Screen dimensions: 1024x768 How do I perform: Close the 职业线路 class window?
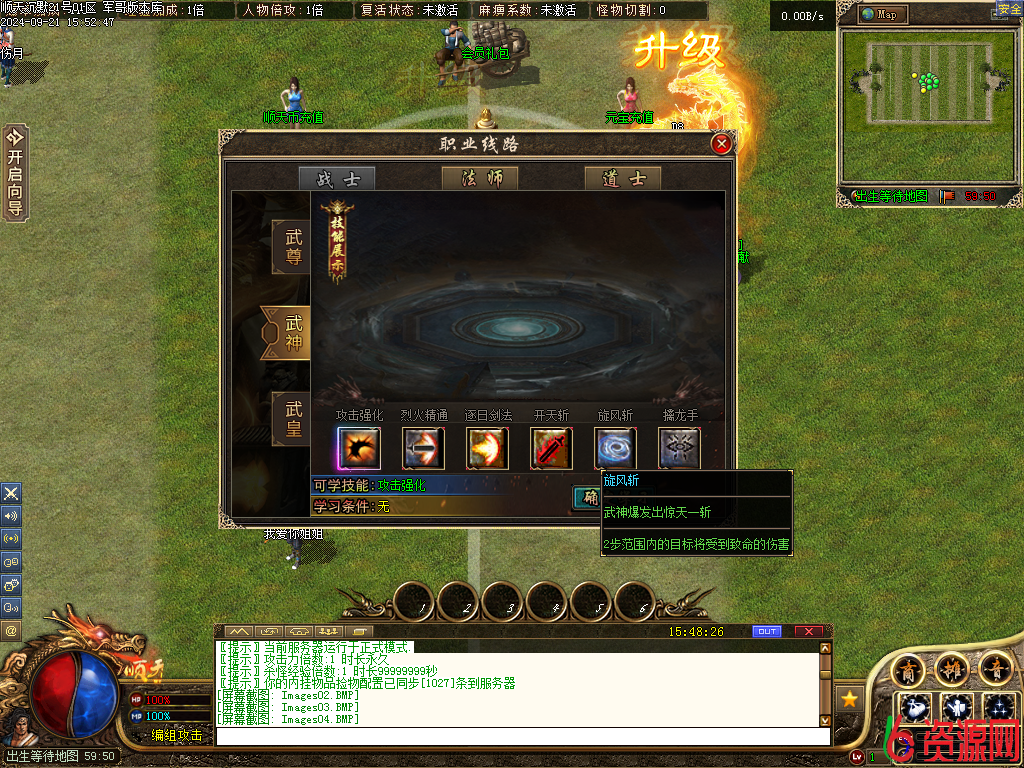(721, 145)
